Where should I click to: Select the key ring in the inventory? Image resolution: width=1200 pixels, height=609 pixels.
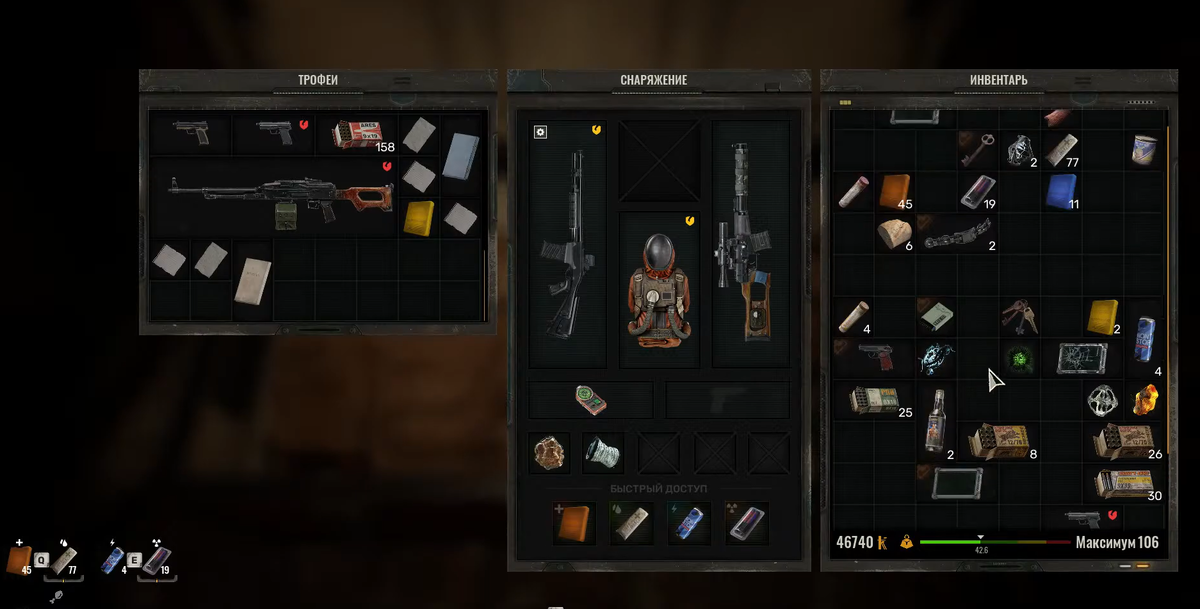point(1020,315)
